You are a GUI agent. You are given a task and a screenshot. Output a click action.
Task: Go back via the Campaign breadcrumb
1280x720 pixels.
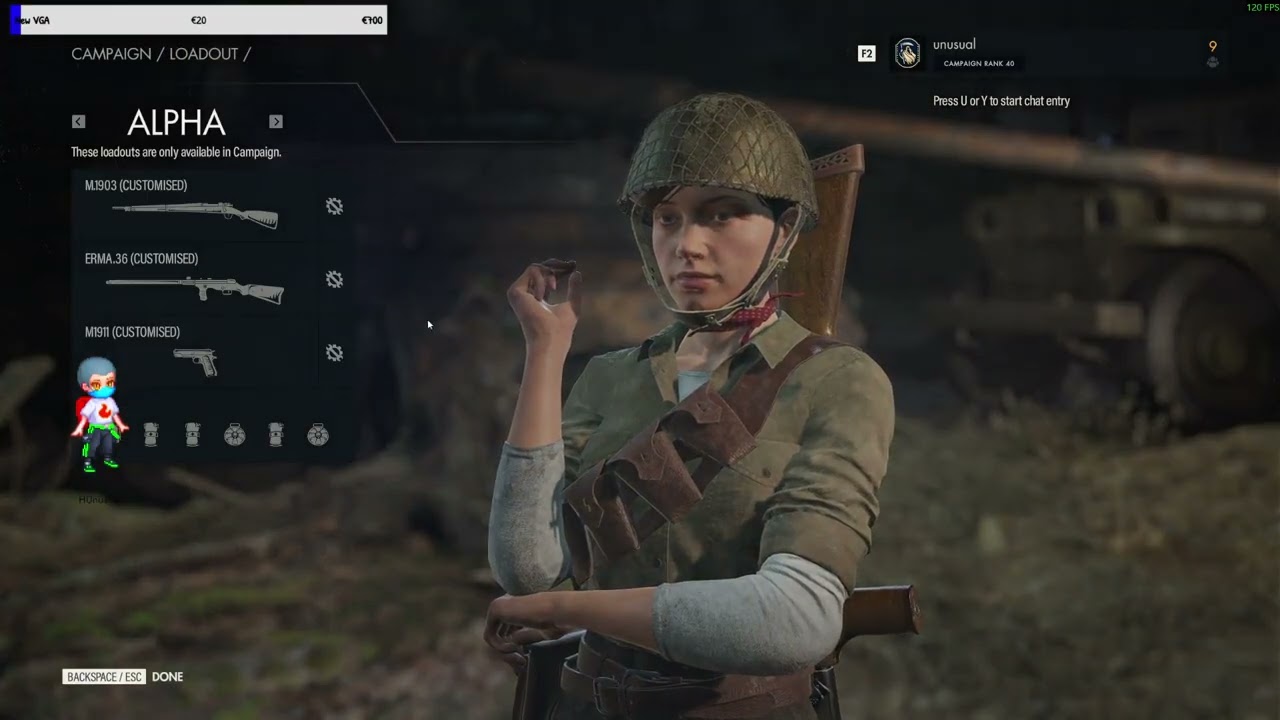pyautogui.click(x=110, y=54)
